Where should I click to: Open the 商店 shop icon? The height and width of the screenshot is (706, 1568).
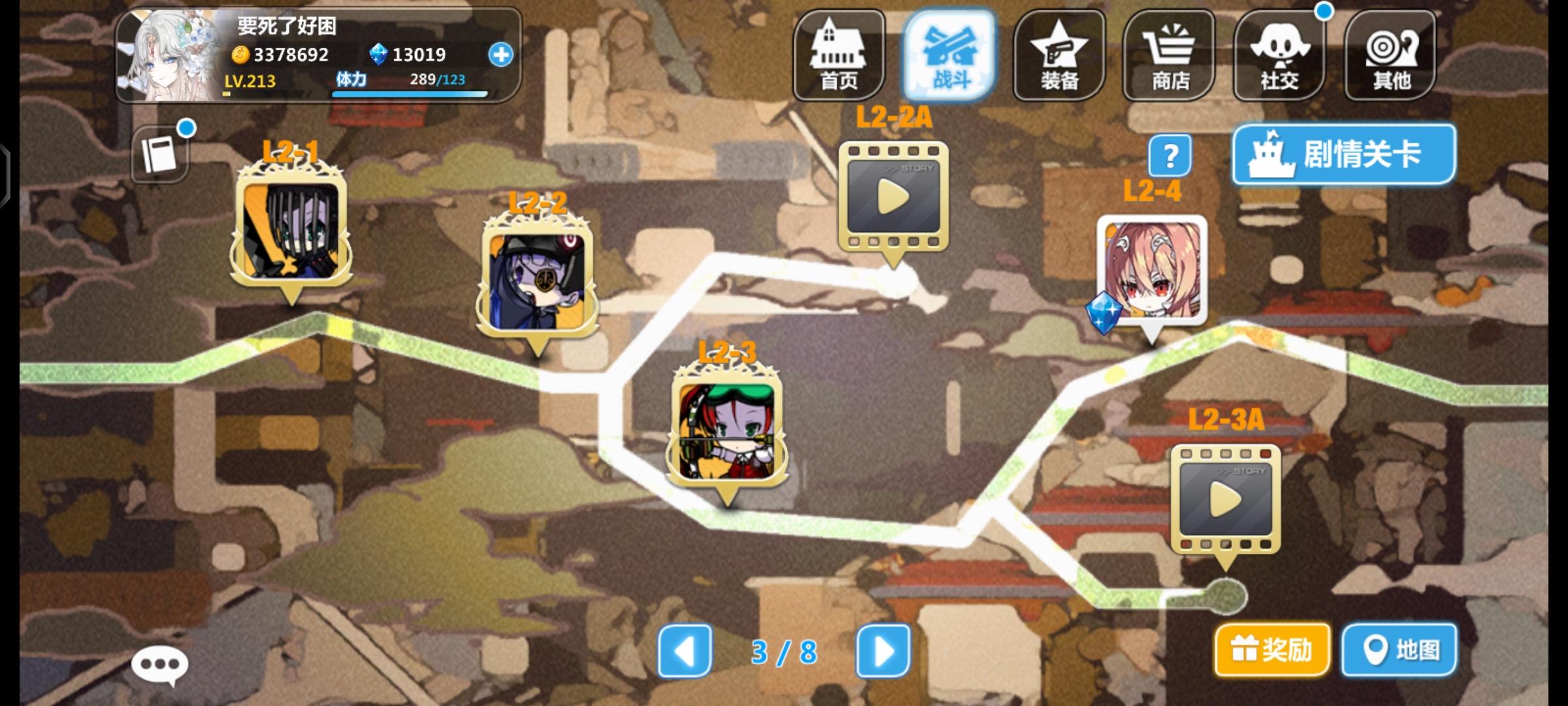[x=1169, y=56]
